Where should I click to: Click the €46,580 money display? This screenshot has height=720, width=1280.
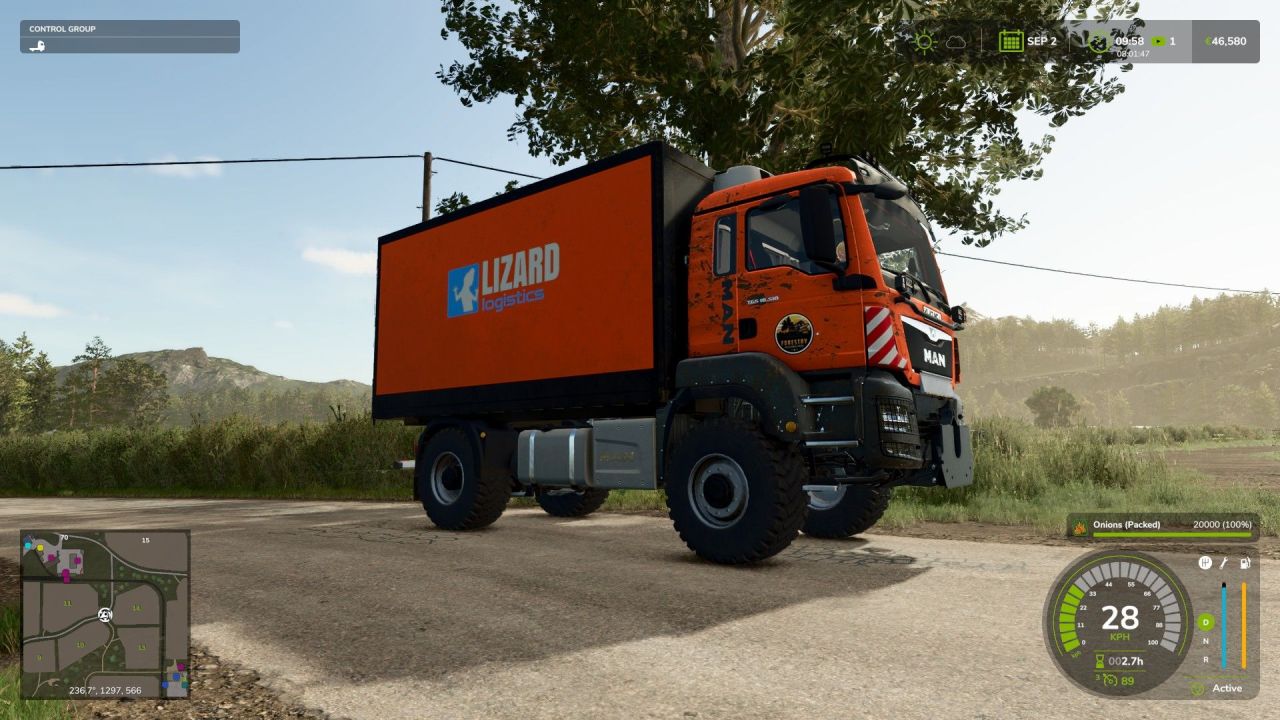[1224, 40]
